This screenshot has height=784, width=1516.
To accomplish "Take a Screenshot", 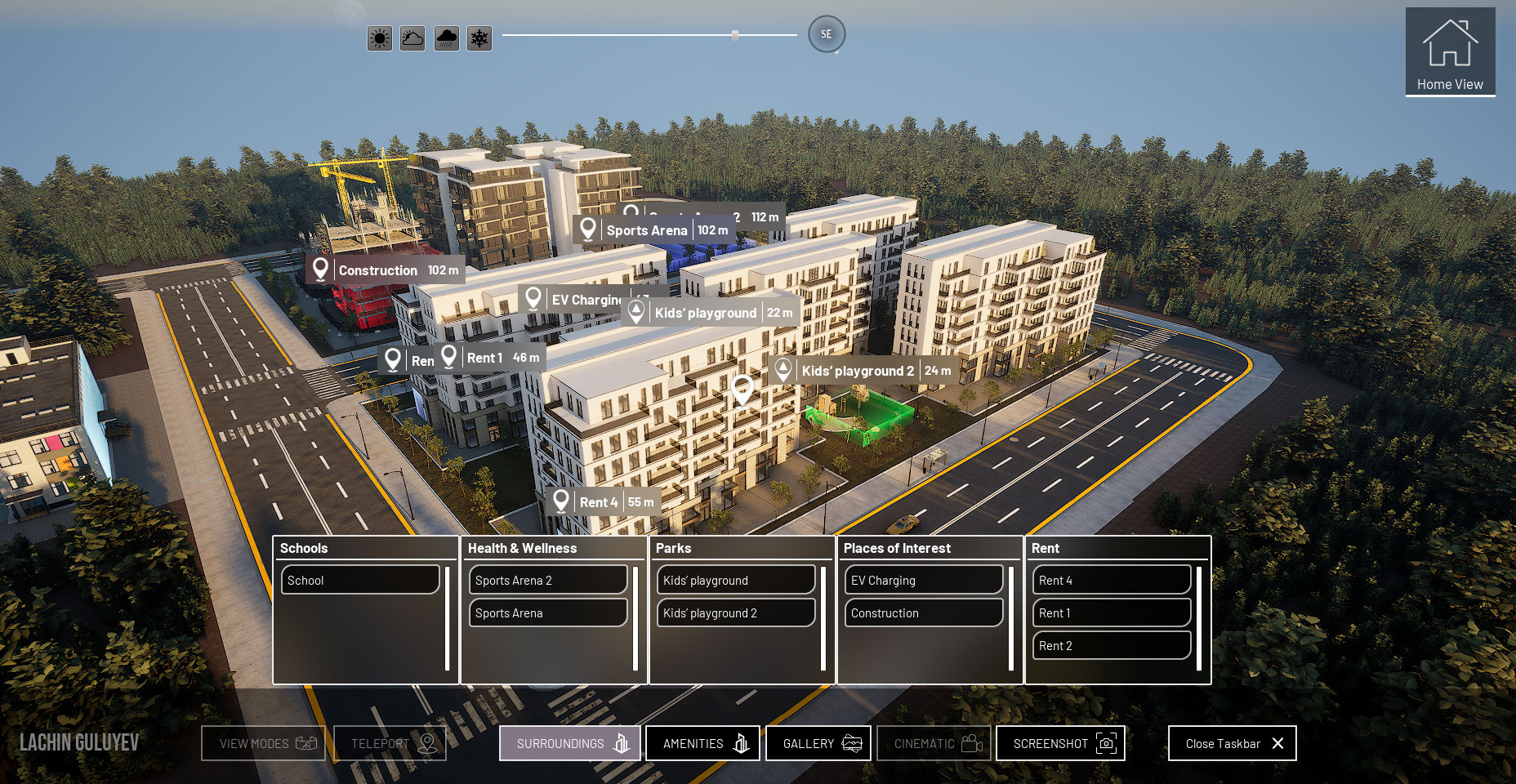I will click(1059, 743).
